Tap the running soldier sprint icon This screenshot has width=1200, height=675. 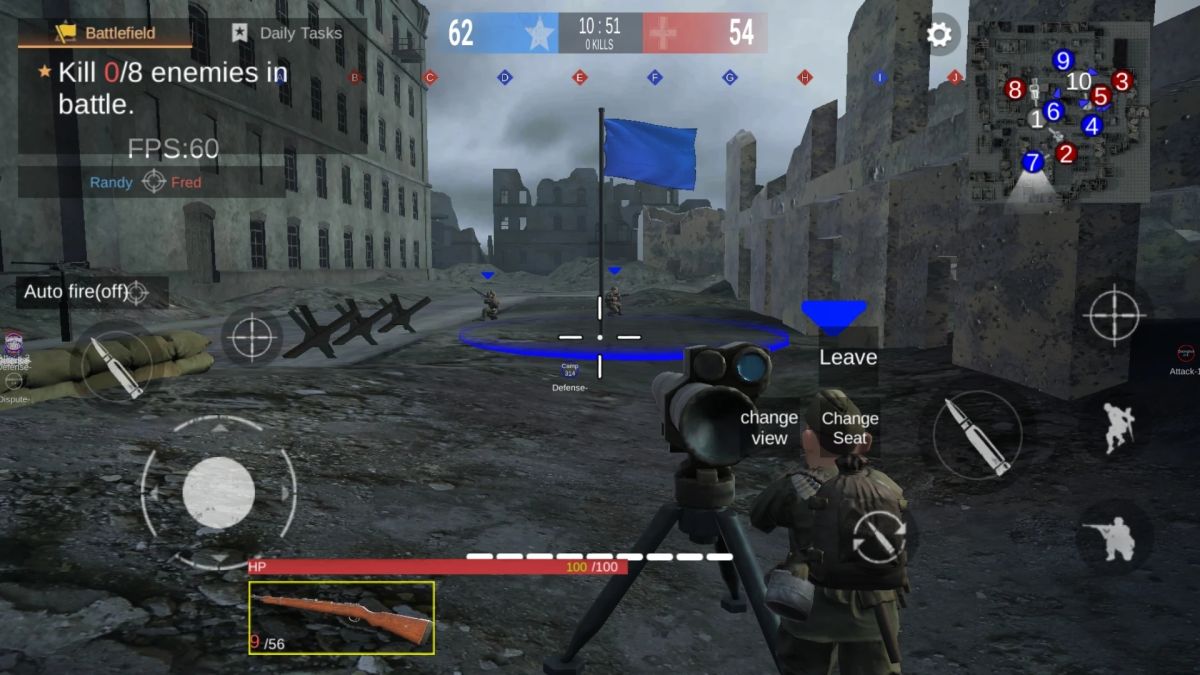pos(1118,428)
